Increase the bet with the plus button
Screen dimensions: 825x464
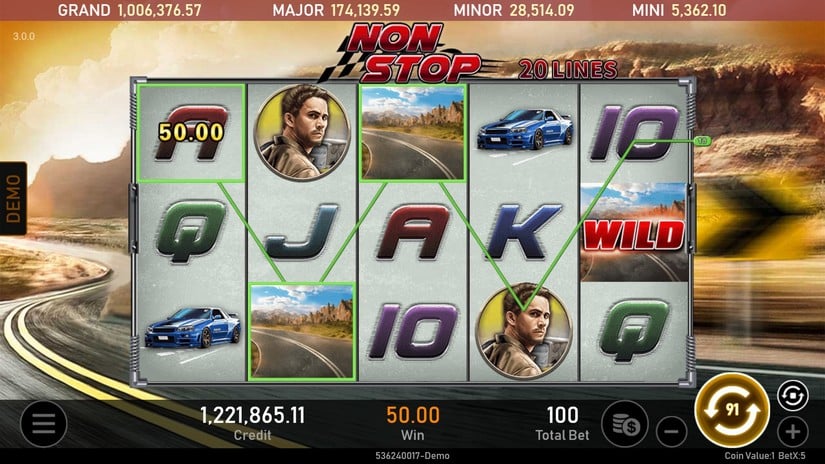[792, 433]
